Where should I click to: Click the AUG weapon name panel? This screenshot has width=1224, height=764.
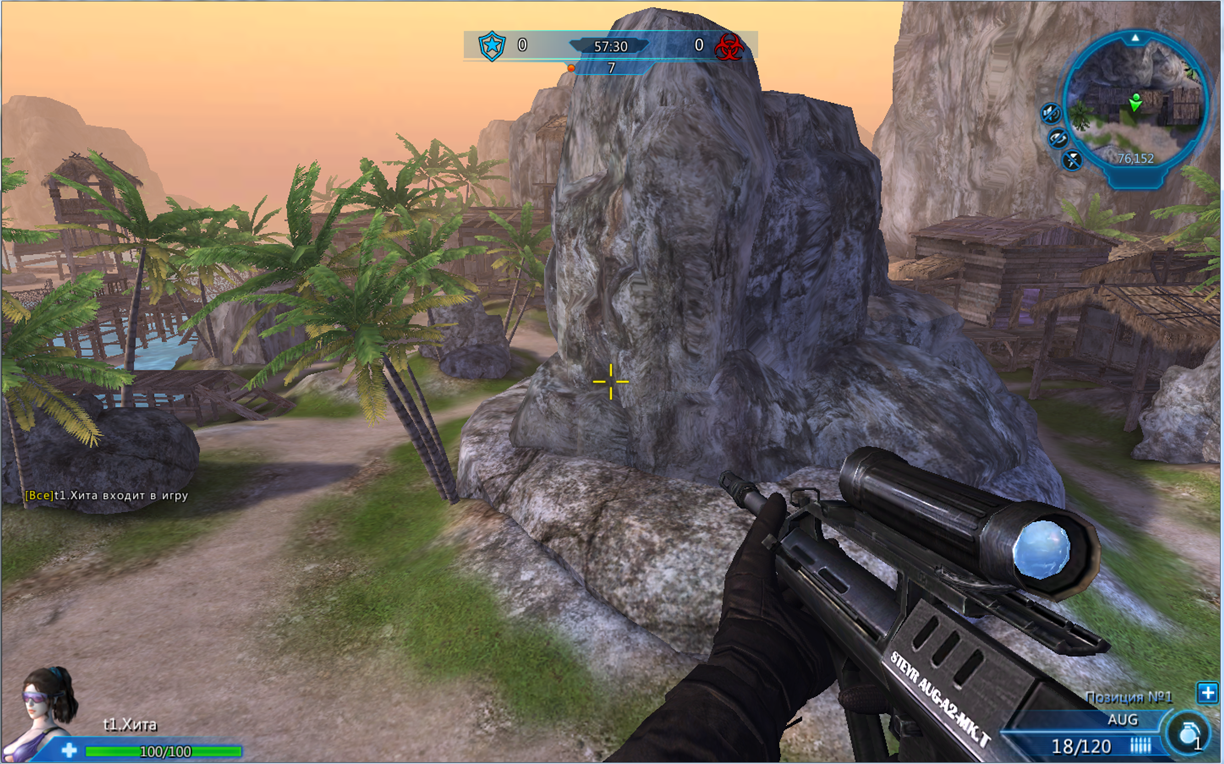(x=1122, y=719)
